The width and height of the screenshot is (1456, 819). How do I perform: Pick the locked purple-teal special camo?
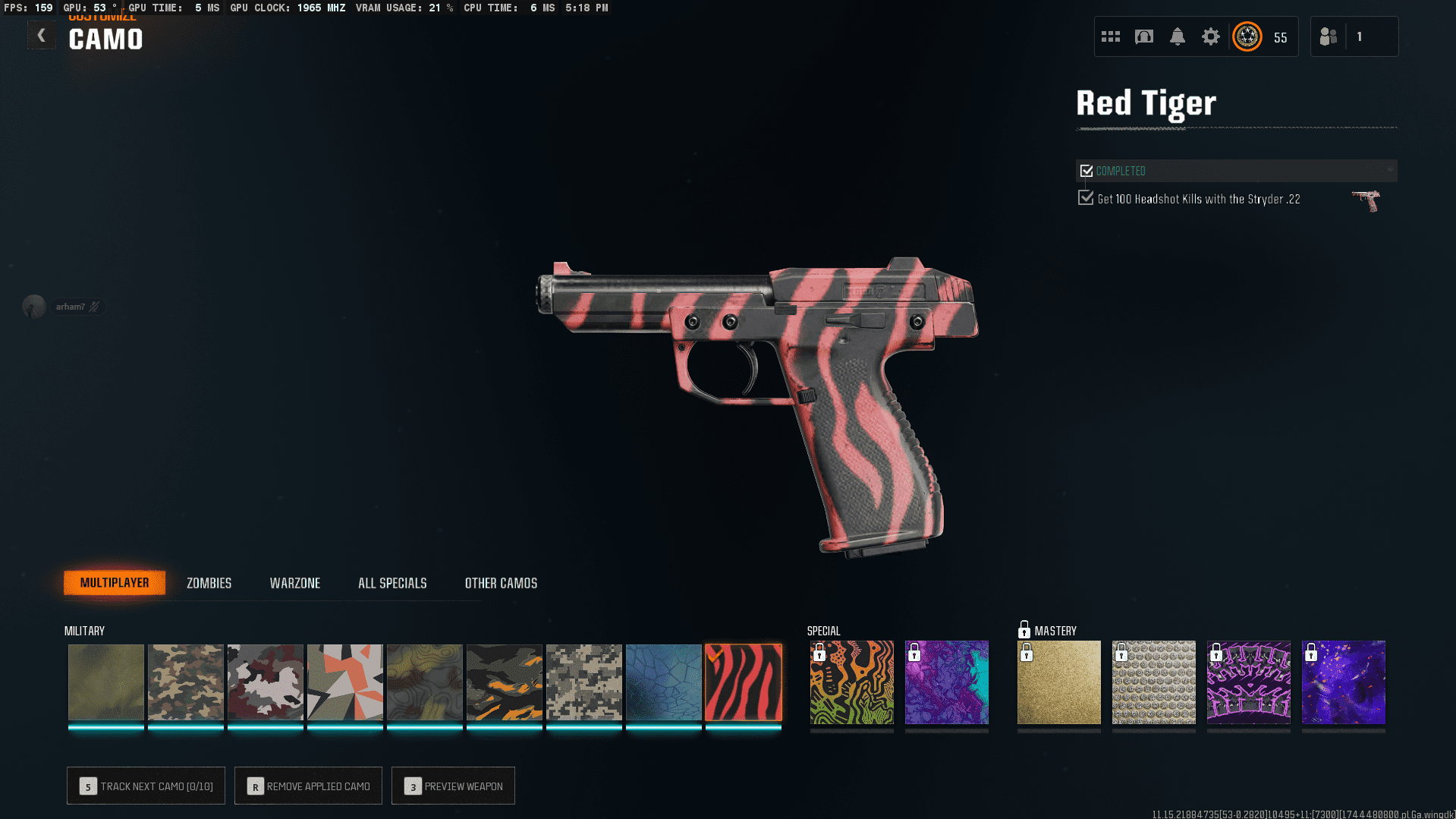click(947, 682)
